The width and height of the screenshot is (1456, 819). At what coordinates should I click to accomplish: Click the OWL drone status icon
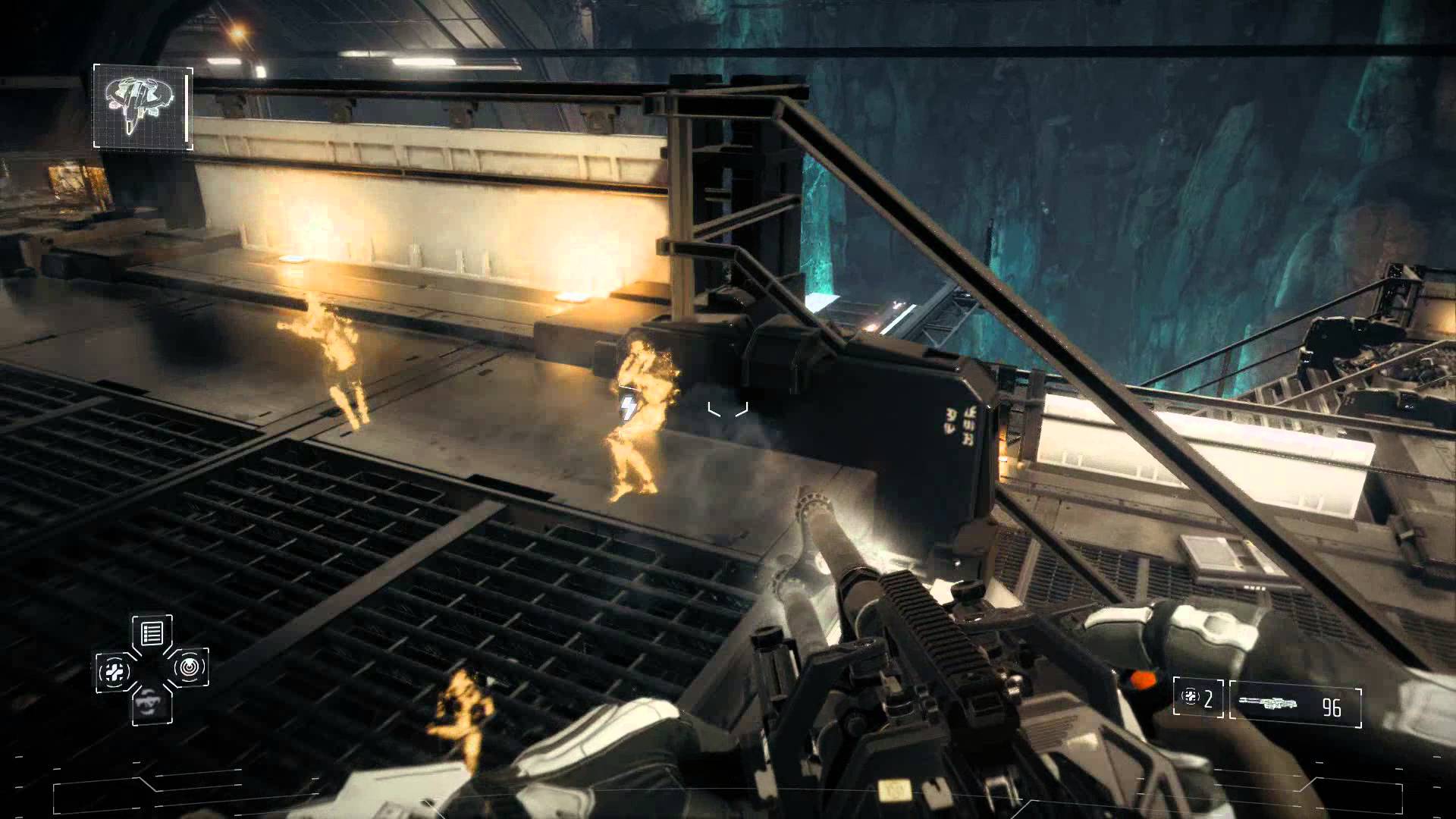(x=143, y=106)
